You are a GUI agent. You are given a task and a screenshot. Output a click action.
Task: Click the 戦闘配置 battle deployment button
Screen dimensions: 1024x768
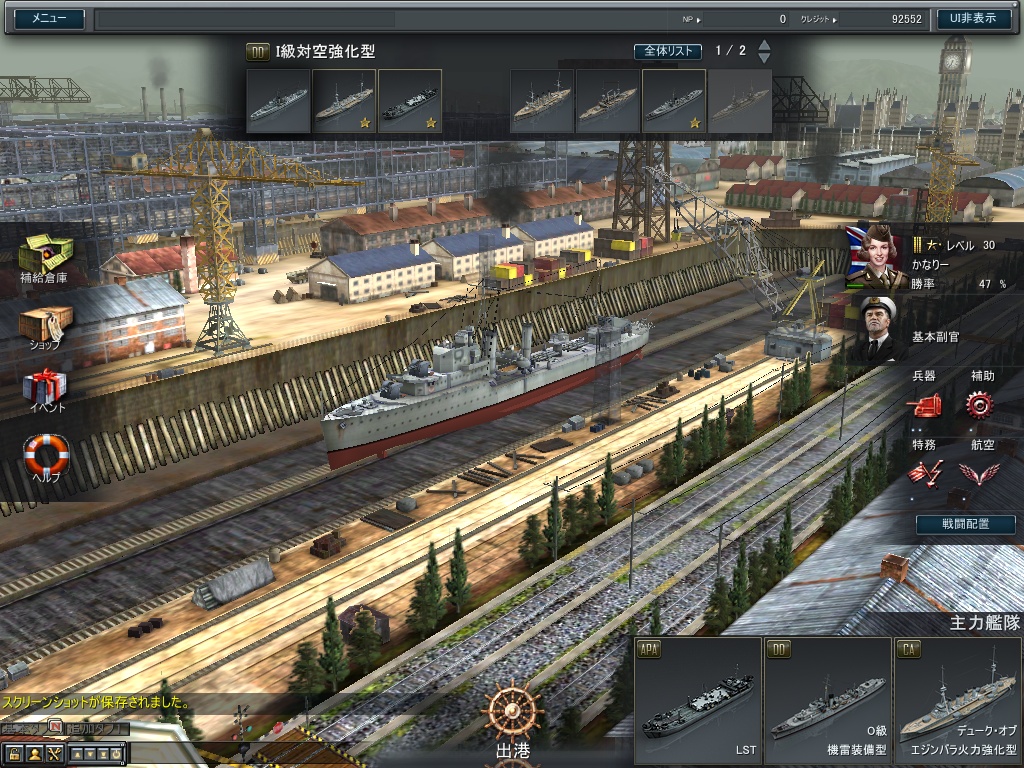click(966, 524)
